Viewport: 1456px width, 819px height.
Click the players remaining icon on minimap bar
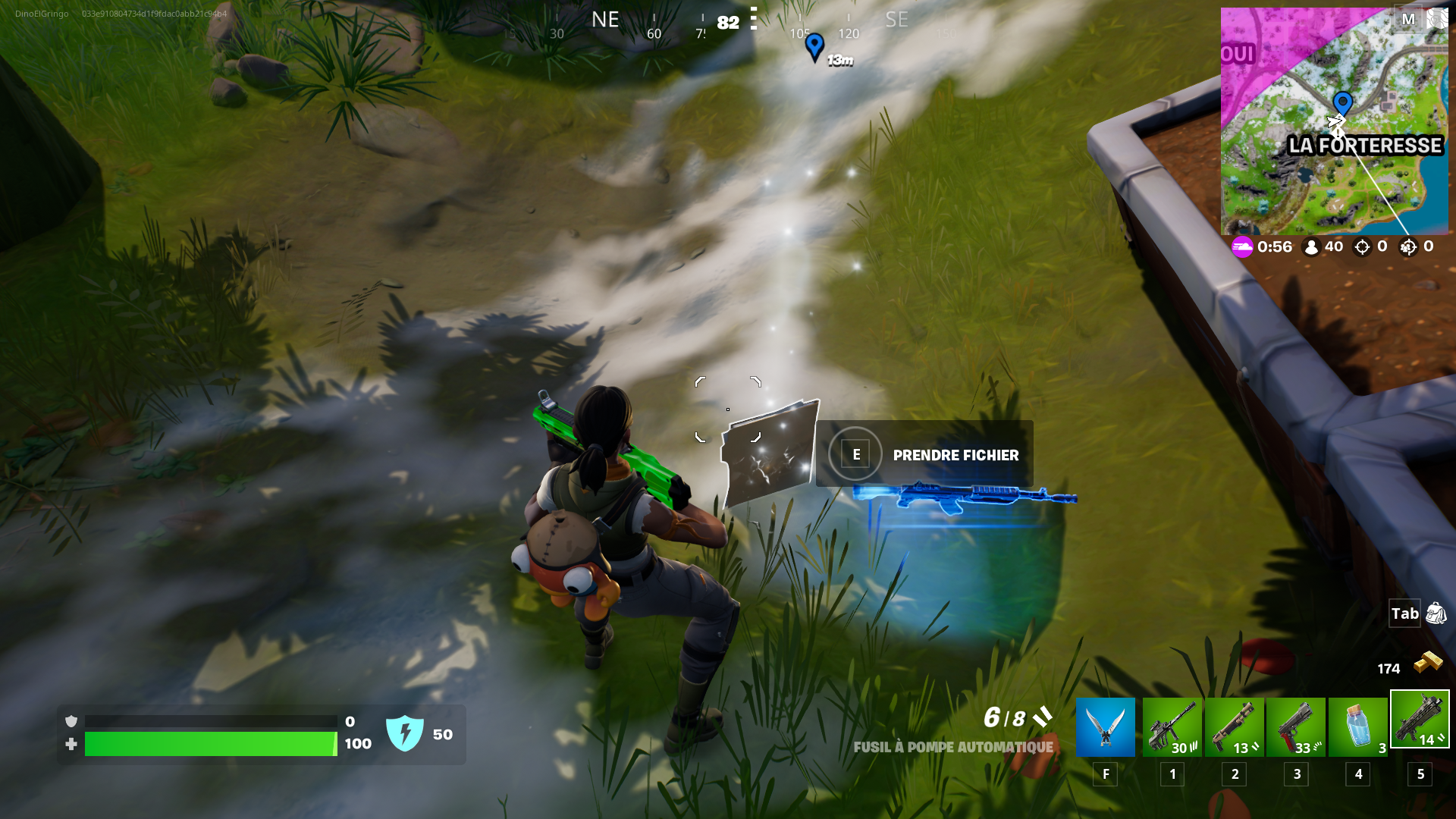click(x=1311, y=246)
